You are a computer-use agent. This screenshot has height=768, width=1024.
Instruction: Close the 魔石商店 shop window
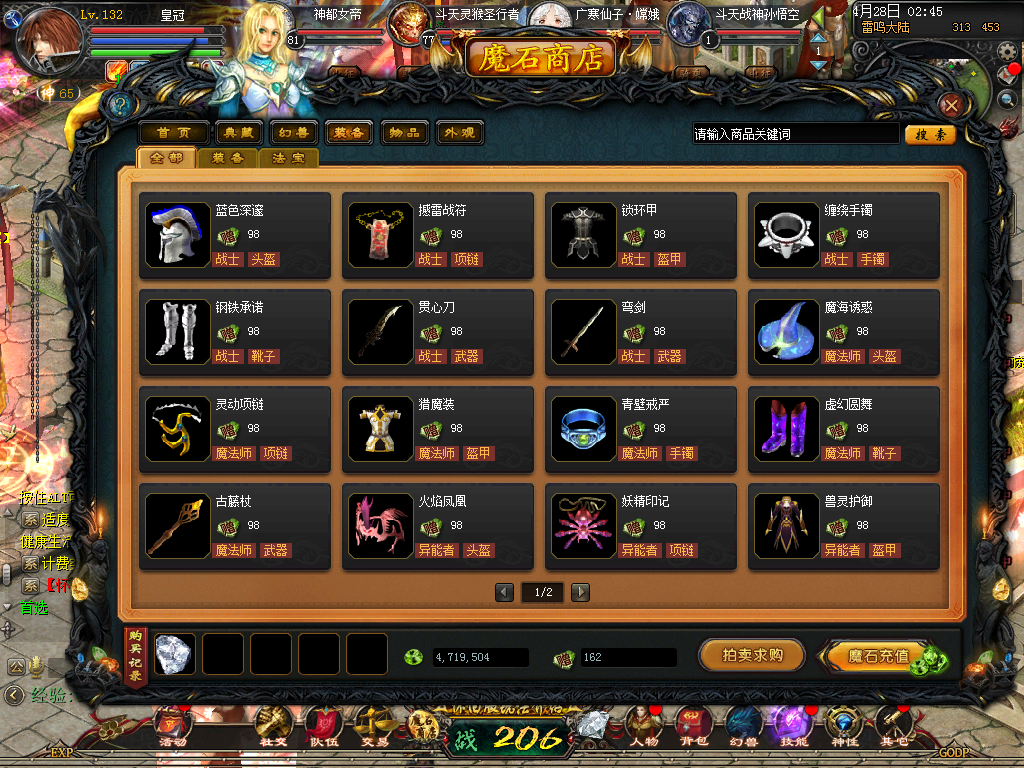[x=951, y=105]
